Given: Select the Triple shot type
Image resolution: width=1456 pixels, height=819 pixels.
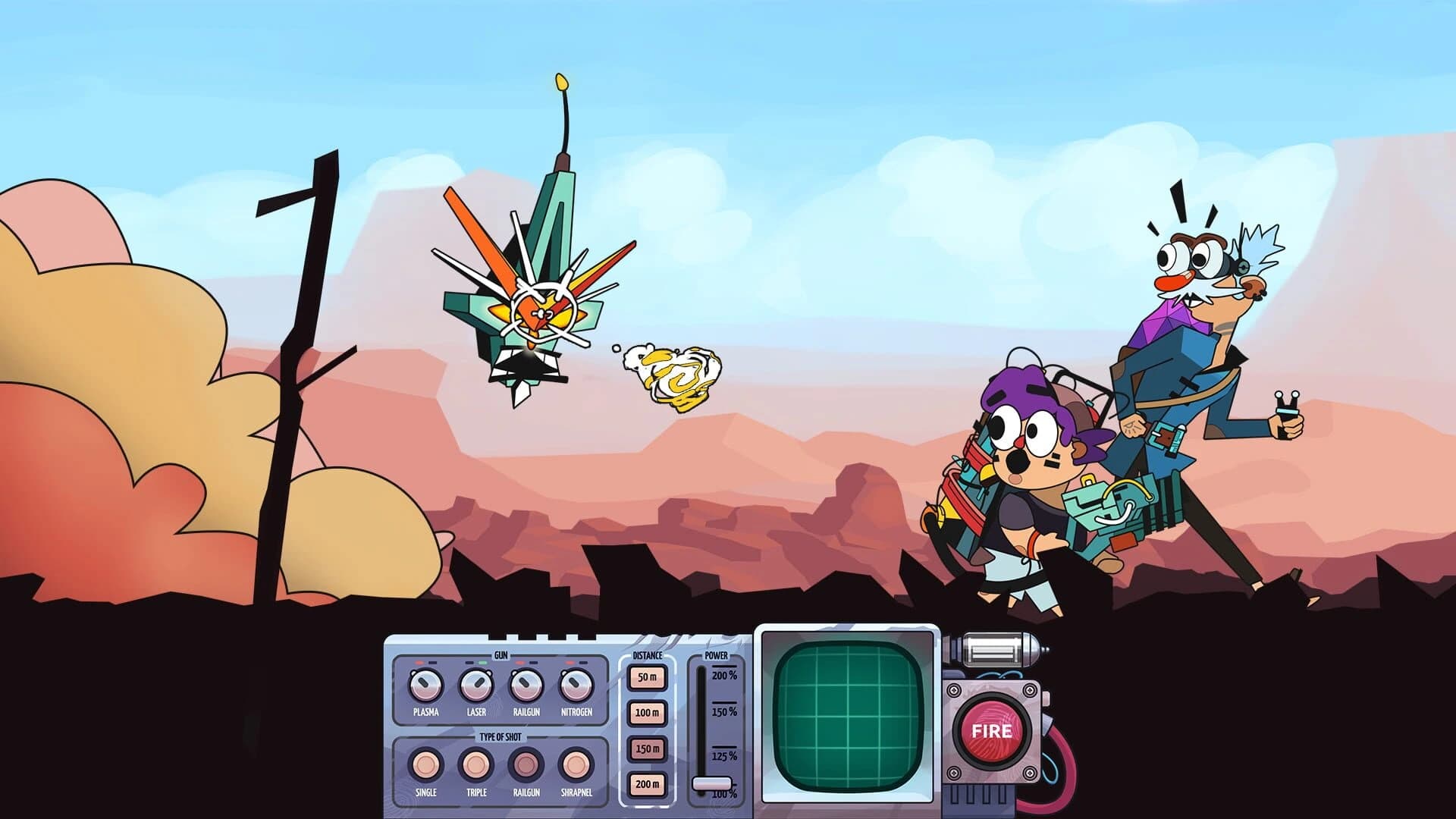Looking at the screenshot, I should click(475, 765).
